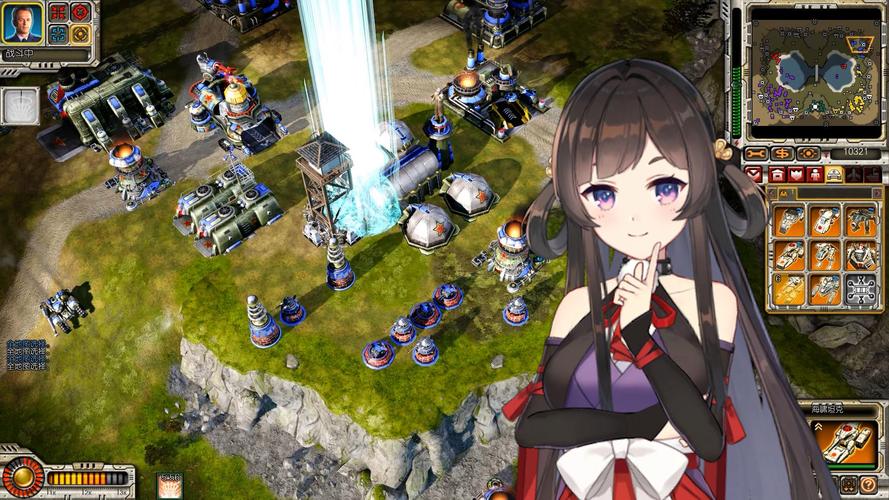This screenshot has width=889, height=500.
Task: Choose the red four-arrow stance icon
Action: click(58, 12)
